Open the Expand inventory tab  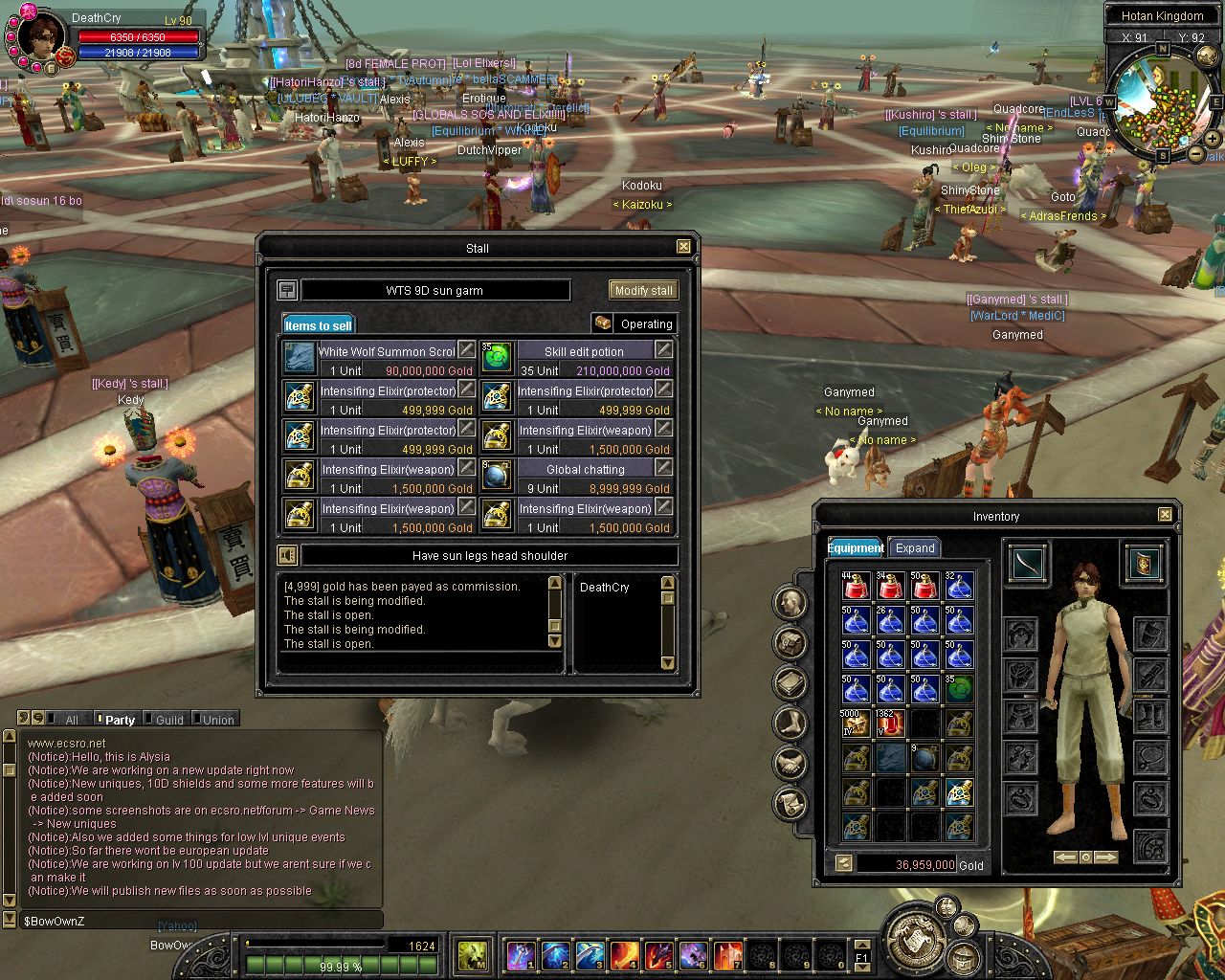[914, 547]
